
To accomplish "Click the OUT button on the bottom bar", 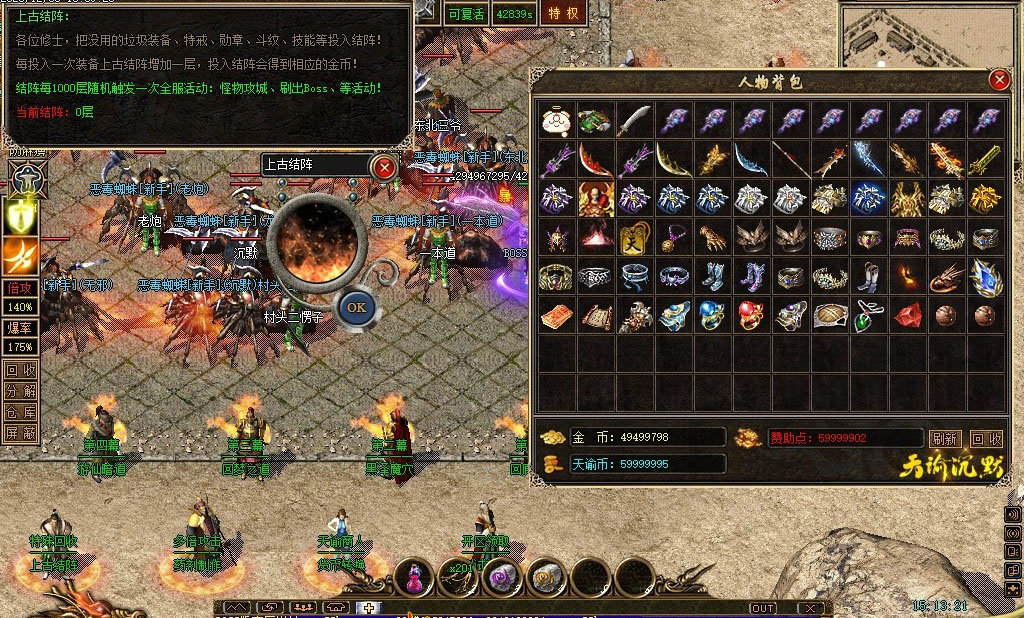I will [x=763, y=608].
